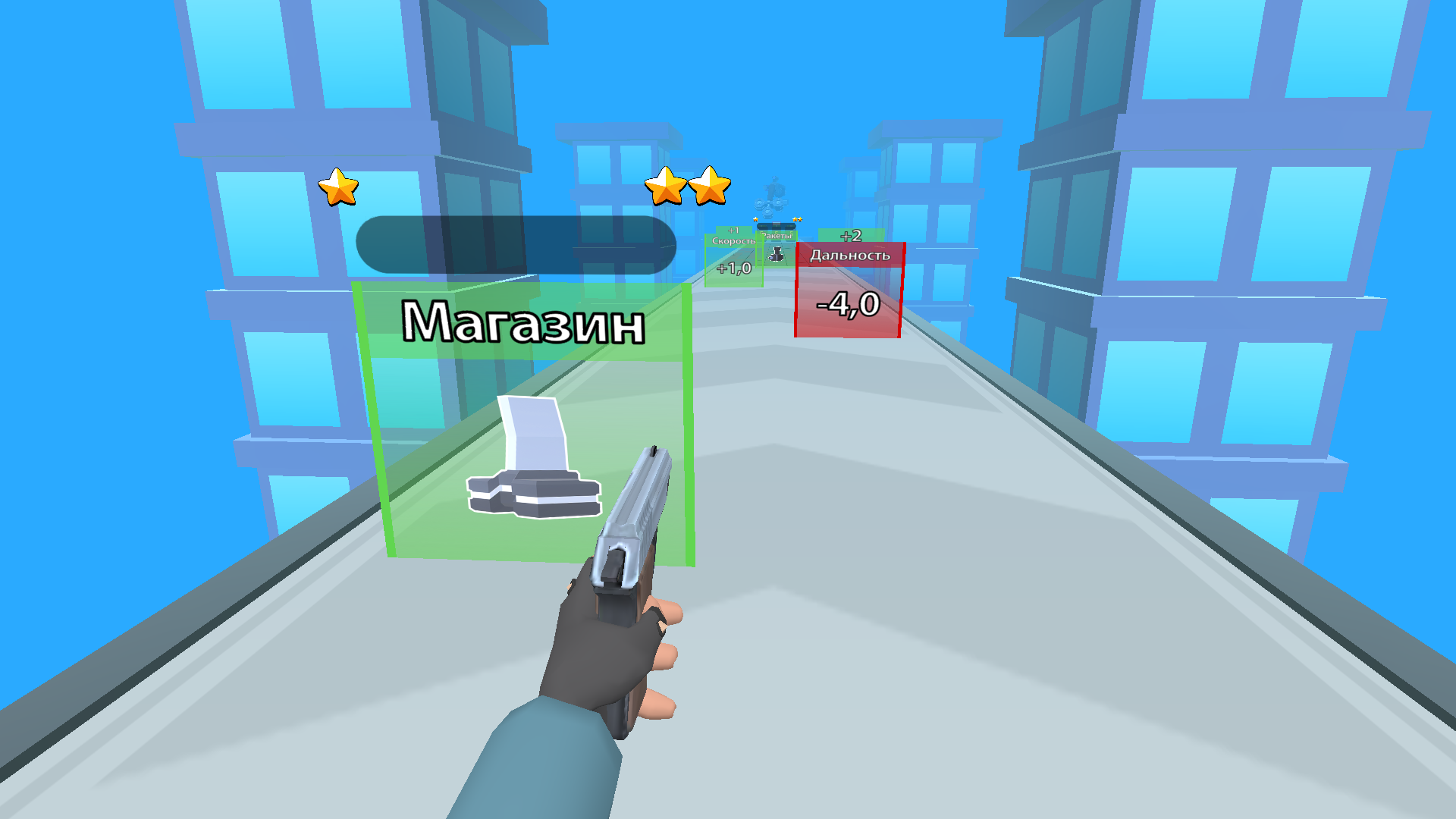Image resolution: width=1456 pixels, height=819 pixels.
Task: Toggle the green Магазин upgrade gate
Action: pyautogui.click(x=523, y=425)
